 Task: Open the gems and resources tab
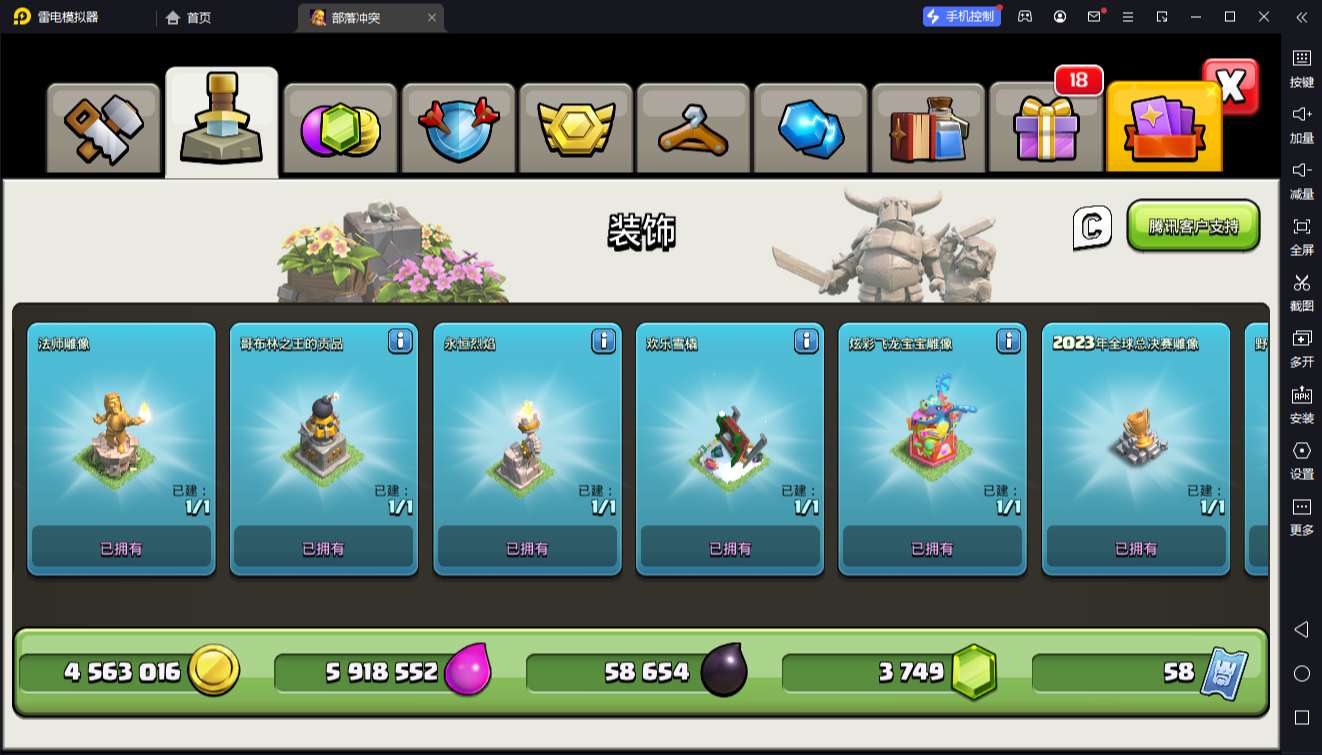pos(340,129)
